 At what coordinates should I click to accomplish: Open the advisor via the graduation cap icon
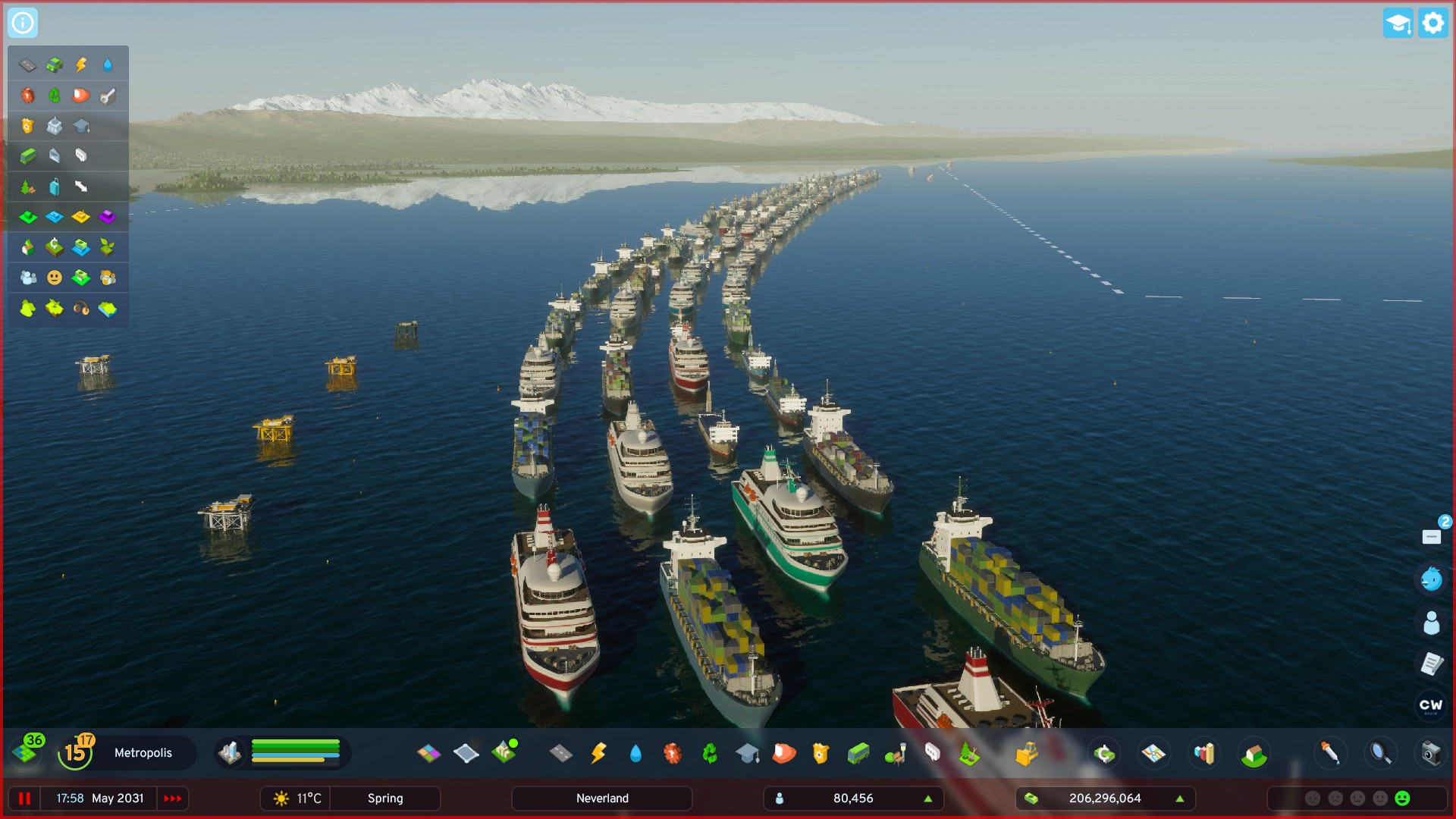[1398, 23]
